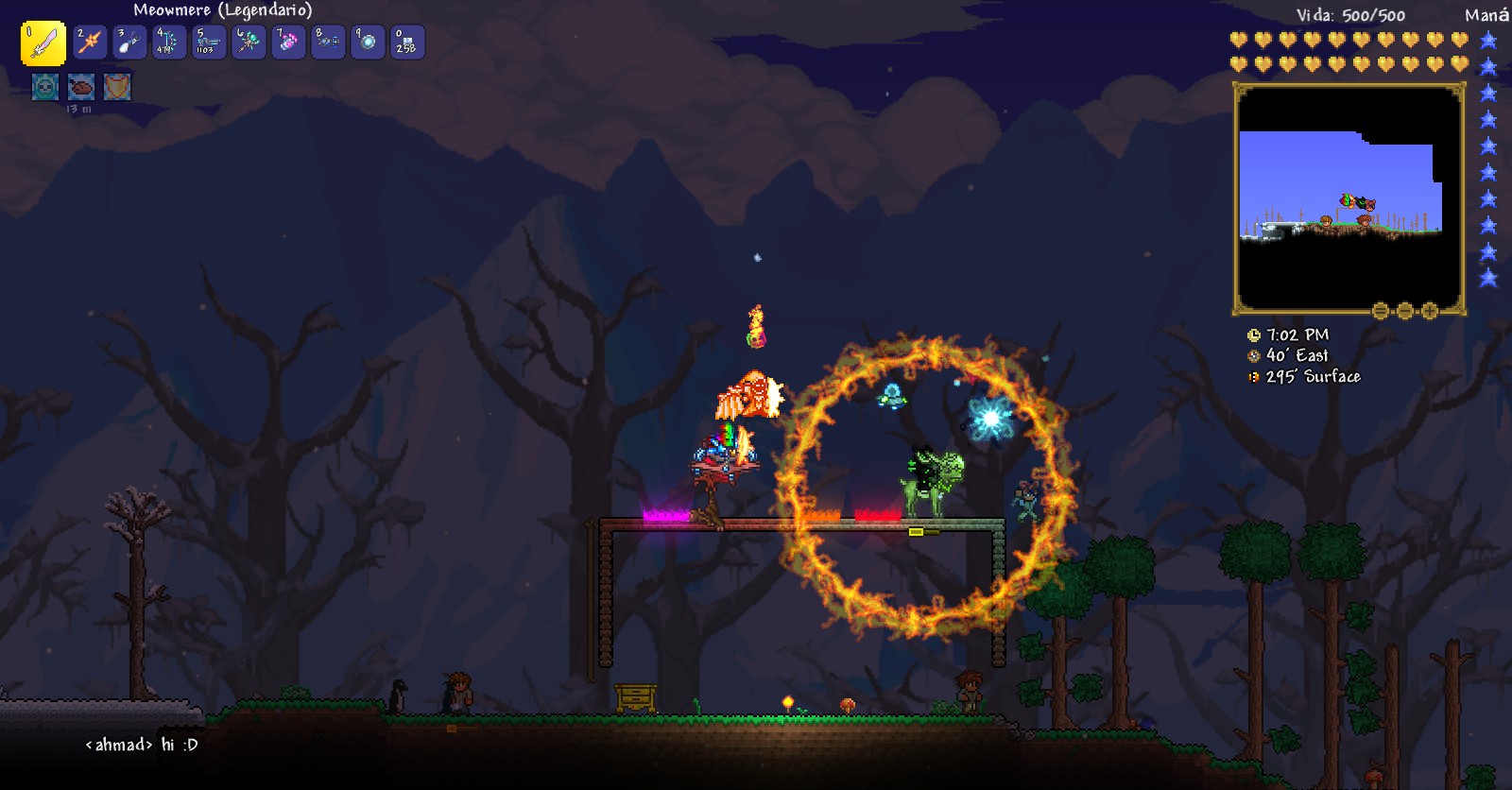Click the minimap view
This screenshot has height=790, width=1512.
1348,198
